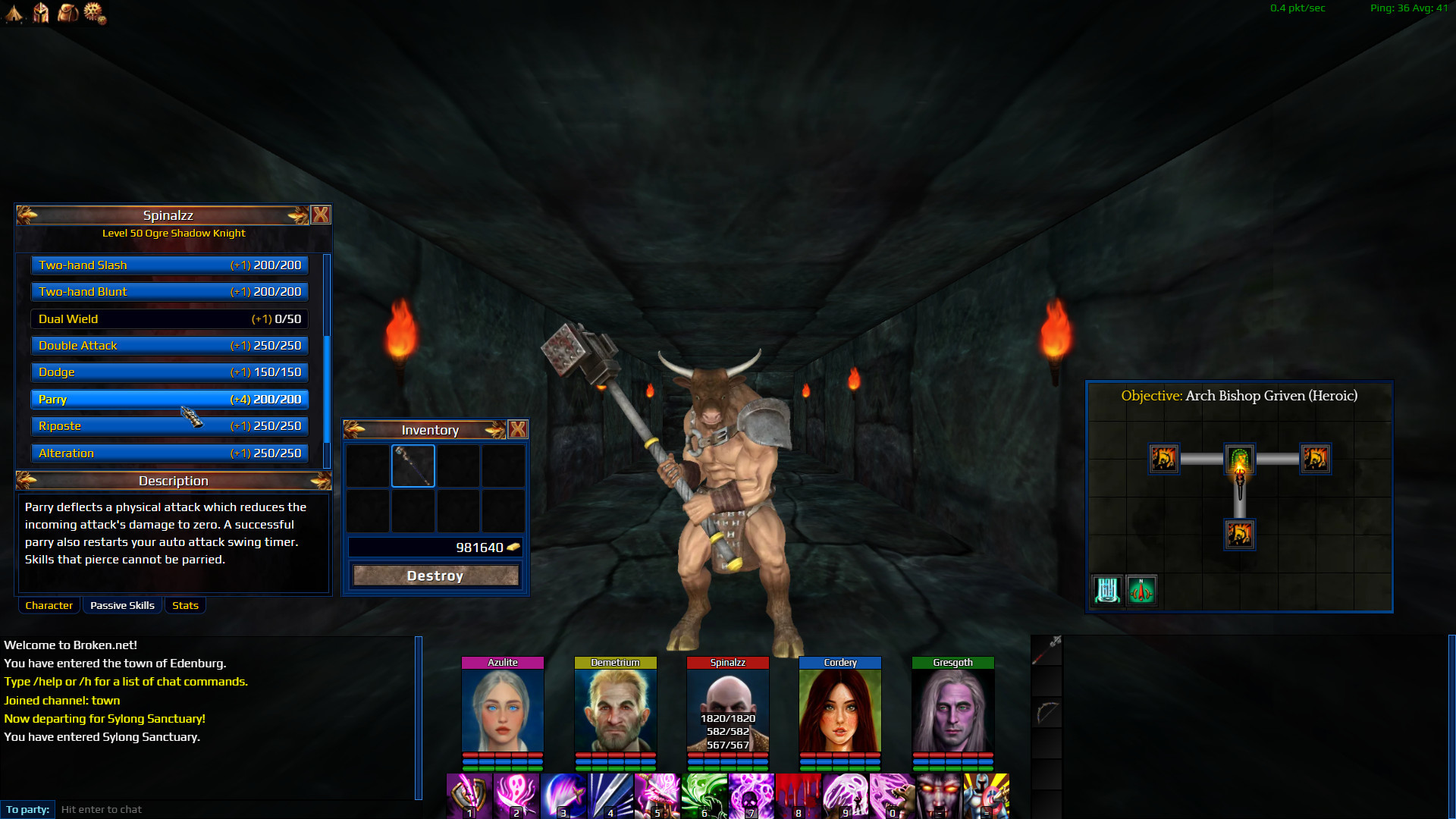
Task: Open the To party chat channel selector
Action: click(x=27, y=809)
